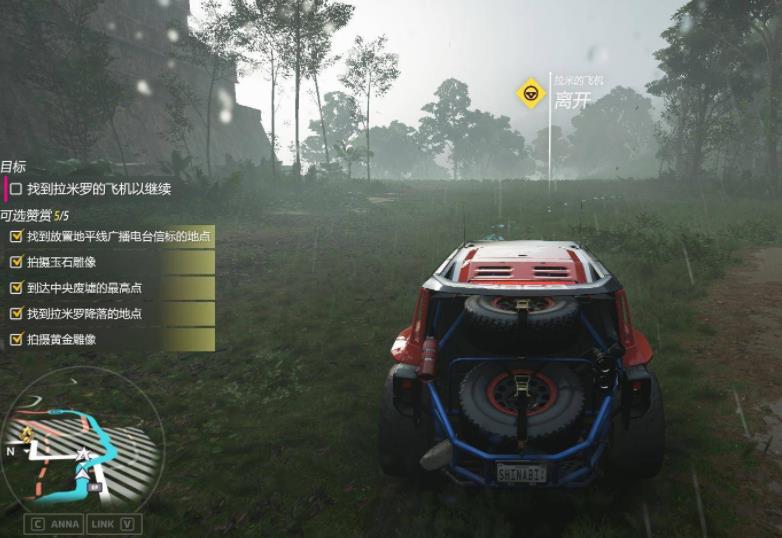Select the checked objective 找到放置地平线广播电台信标的地点

click(110, 236)
